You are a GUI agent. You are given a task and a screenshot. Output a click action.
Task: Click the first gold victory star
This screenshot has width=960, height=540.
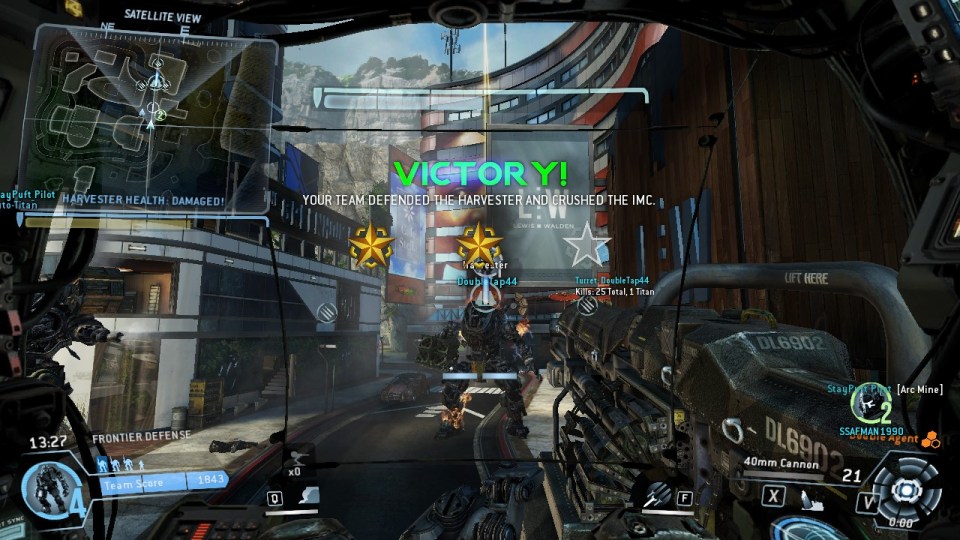tap(371, 246)
